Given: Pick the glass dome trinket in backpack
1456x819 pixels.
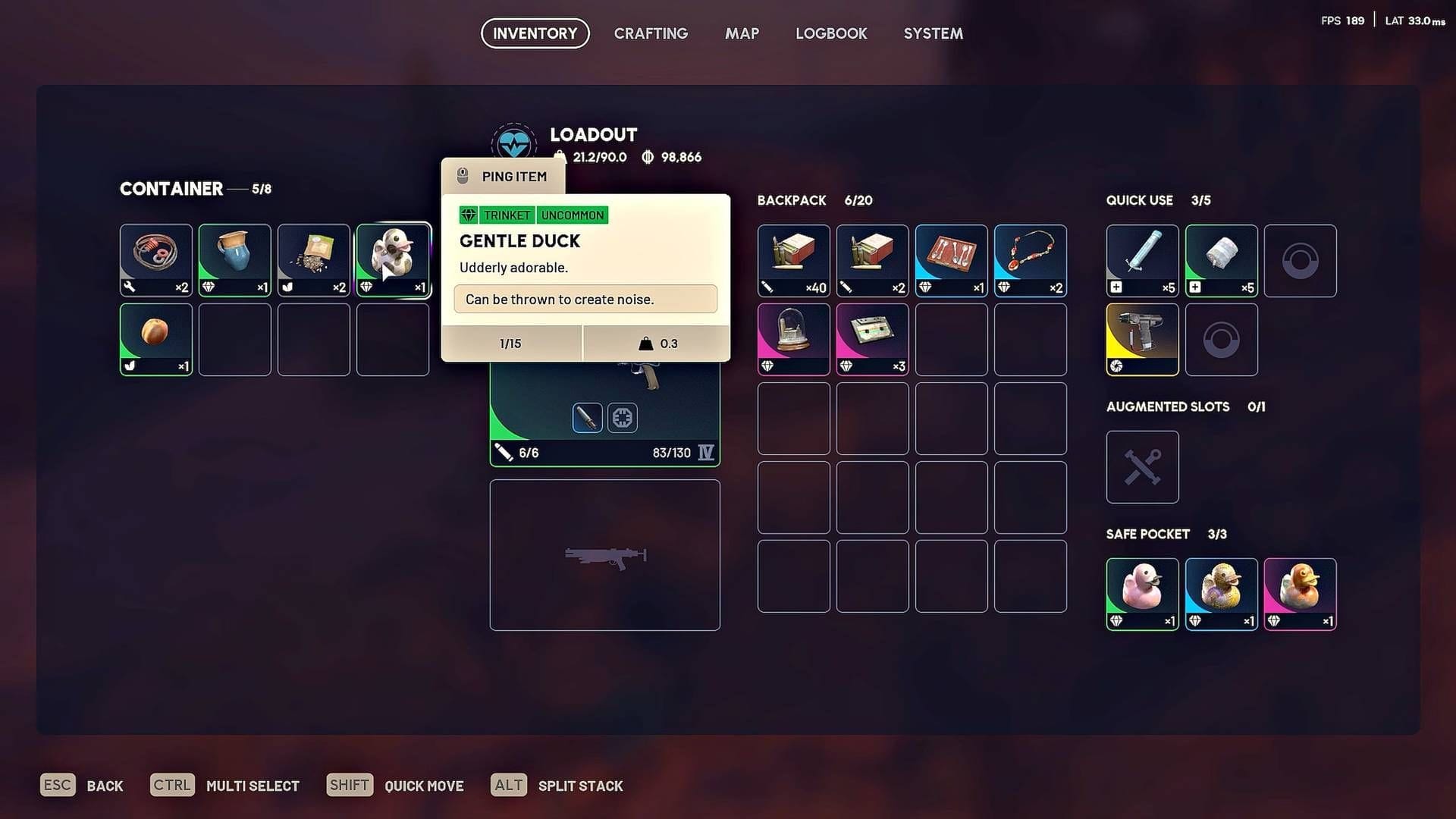Looking at the screenshot, I should [x=793, y=338].
